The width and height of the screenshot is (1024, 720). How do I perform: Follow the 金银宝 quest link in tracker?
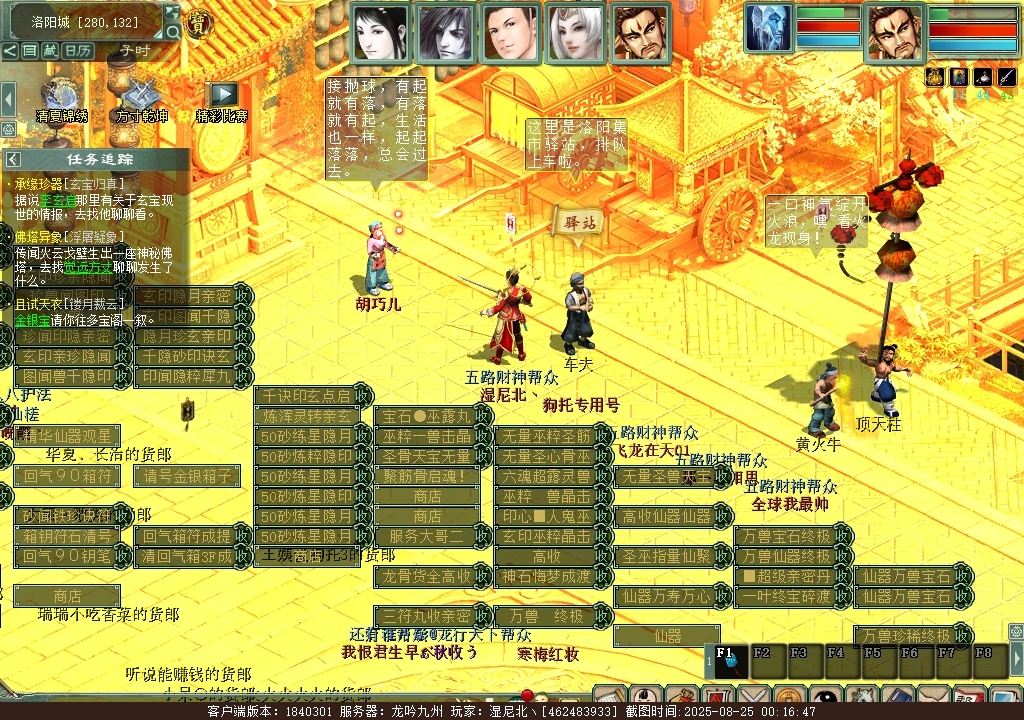point(32,320)
